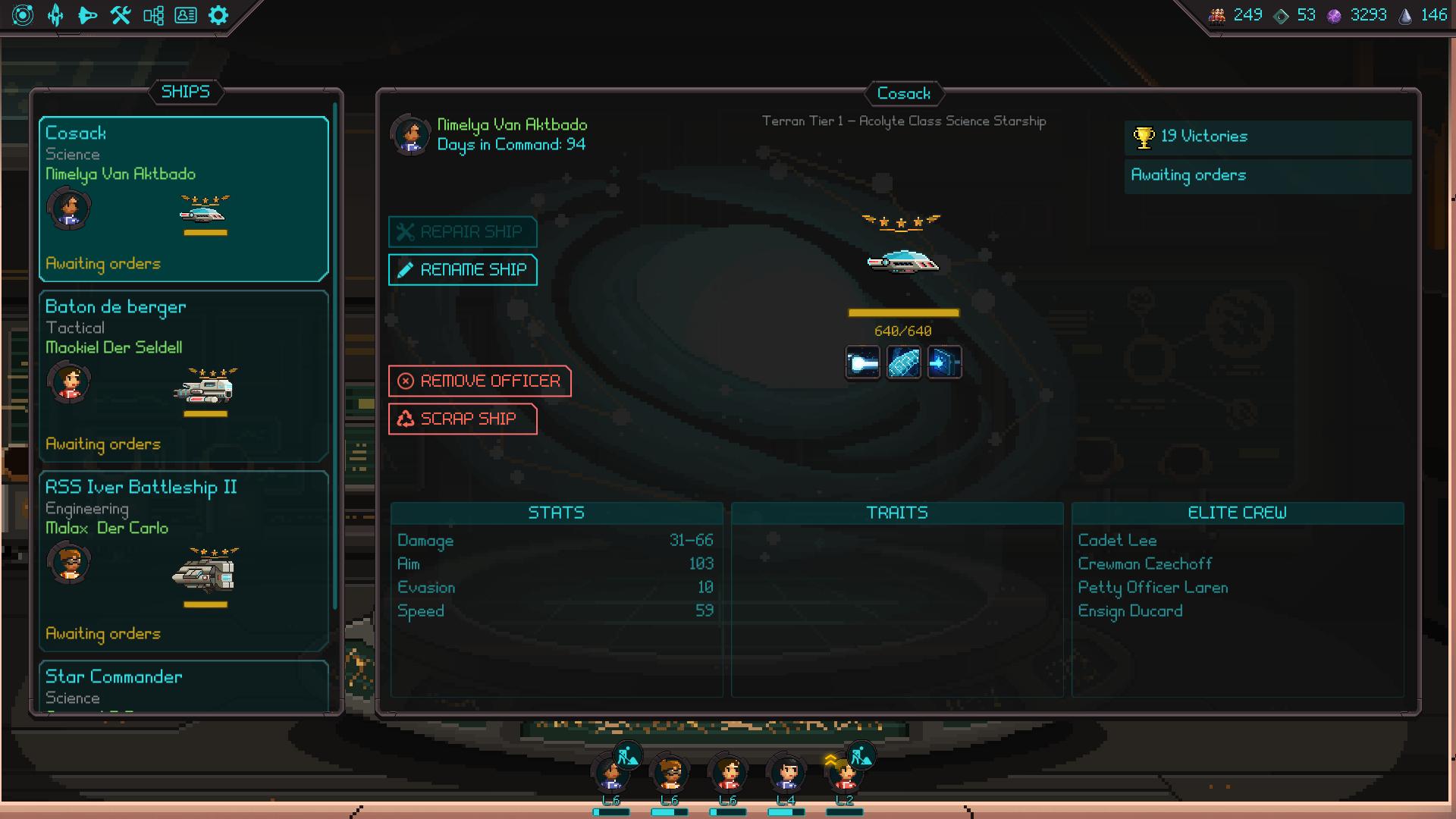The height and width of the screenshot is (819, 1456).
Task: Select the Star Commander ship entry
Action: pyautogui.click(x=184, y=686)
